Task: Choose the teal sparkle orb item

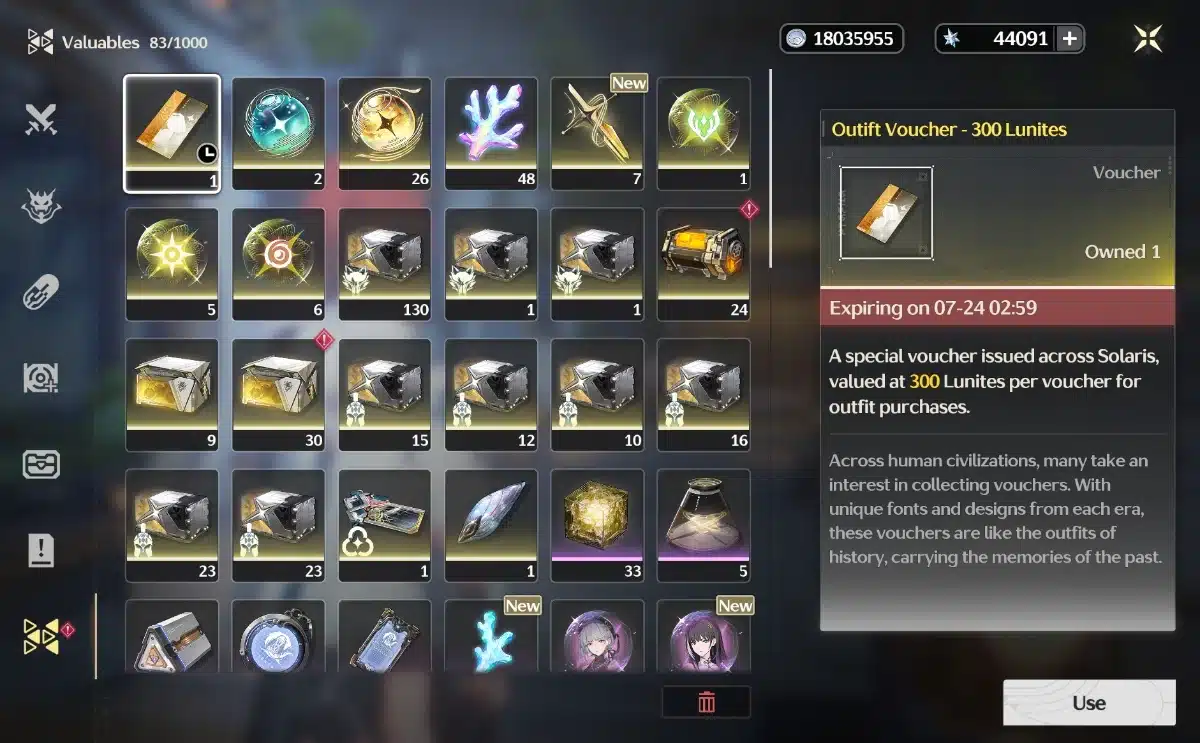Action: click(x=278, y=133)
